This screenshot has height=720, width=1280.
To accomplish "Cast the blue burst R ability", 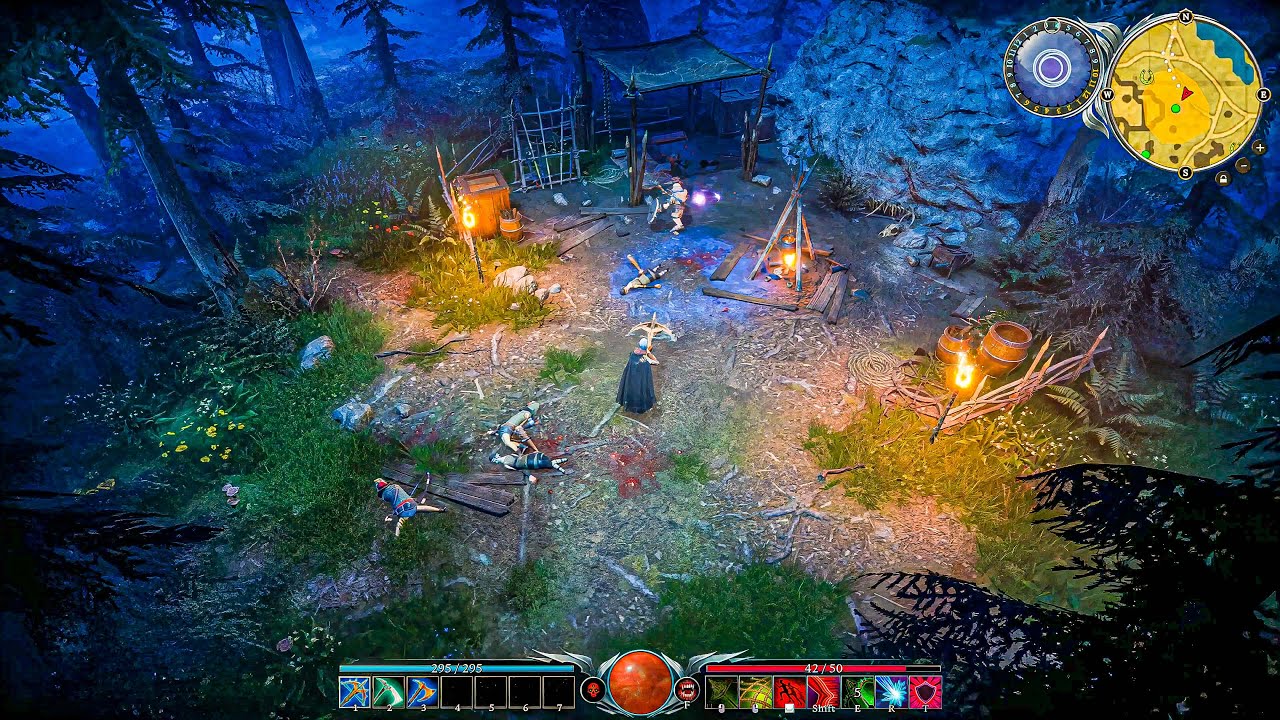I will pyautogui.click(x=891, y=692).
